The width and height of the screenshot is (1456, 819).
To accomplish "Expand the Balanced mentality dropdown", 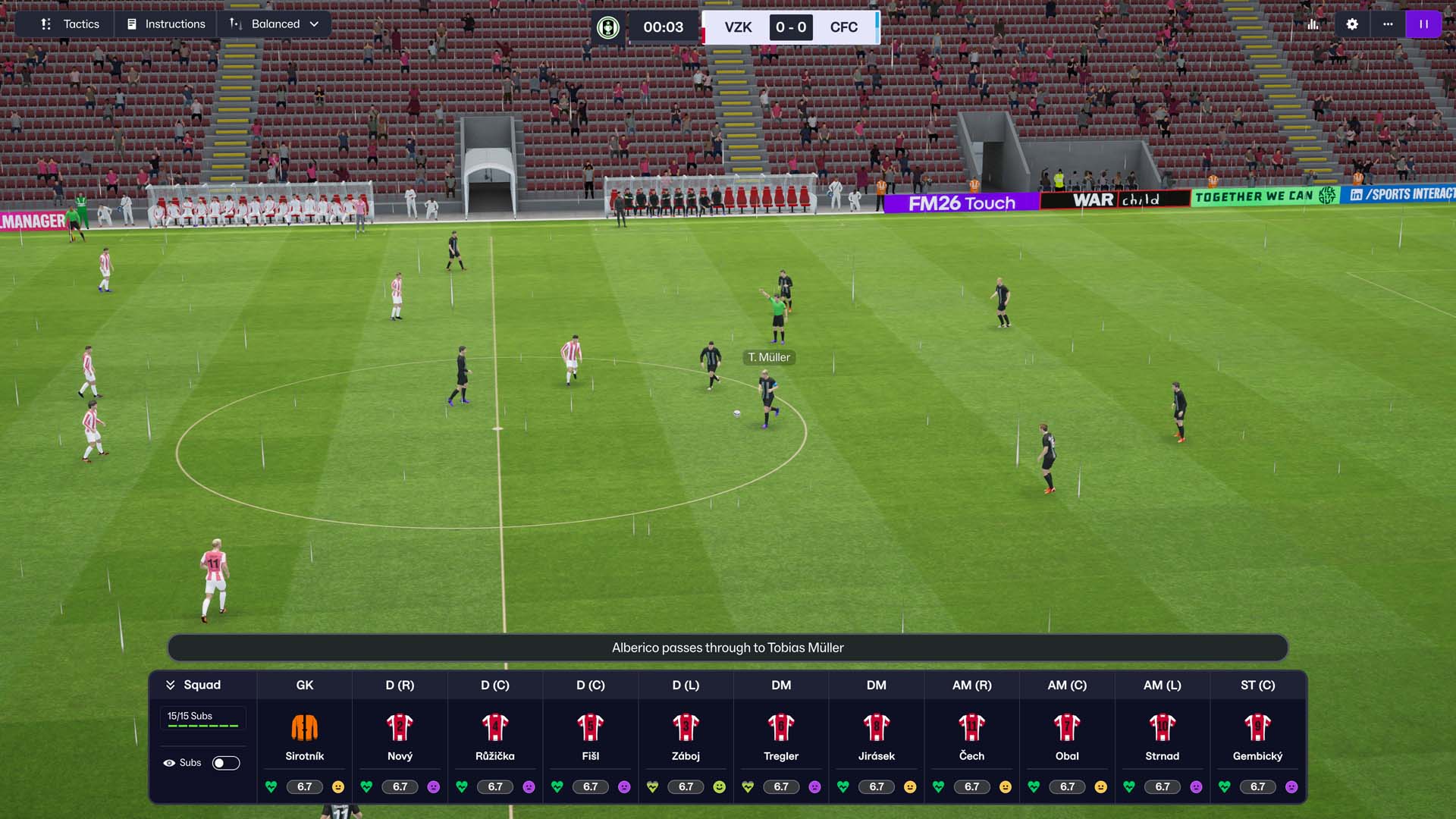I will tap(275, 24).
